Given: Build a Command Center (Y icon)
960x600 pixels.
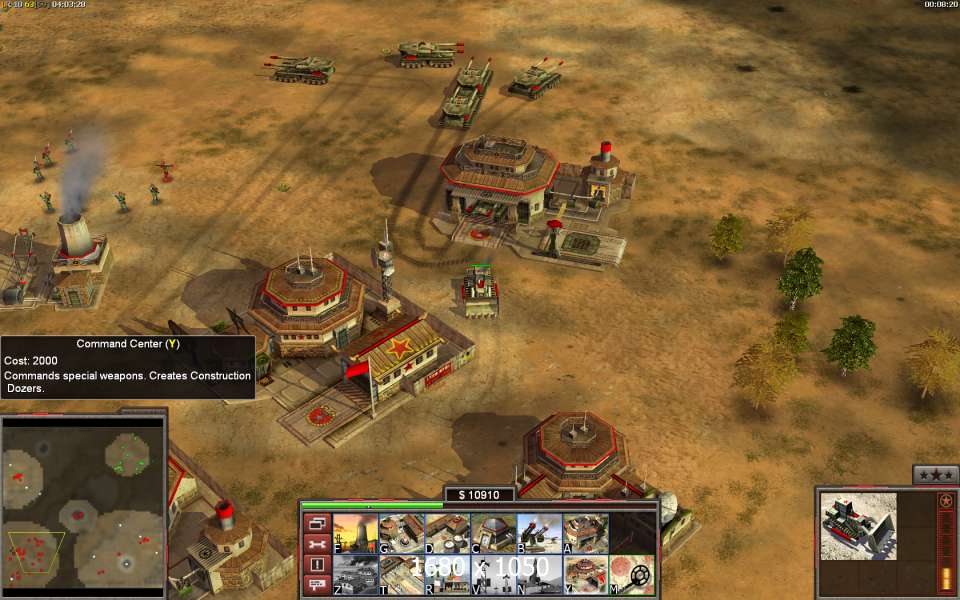Looking at the screenshot, I should click(585, 575).
